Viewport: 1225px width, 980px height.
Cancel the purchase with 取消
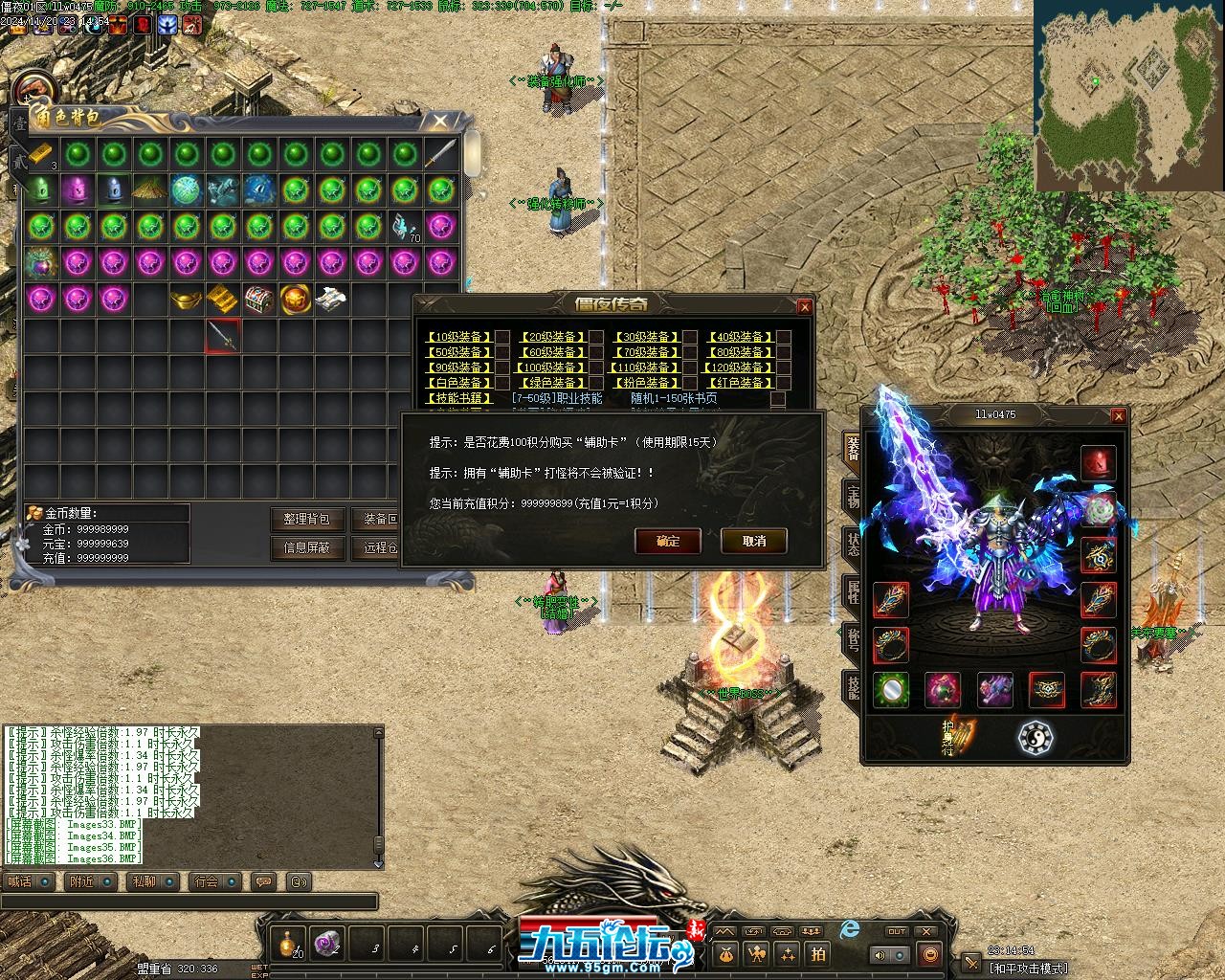(x=754, y=541)
